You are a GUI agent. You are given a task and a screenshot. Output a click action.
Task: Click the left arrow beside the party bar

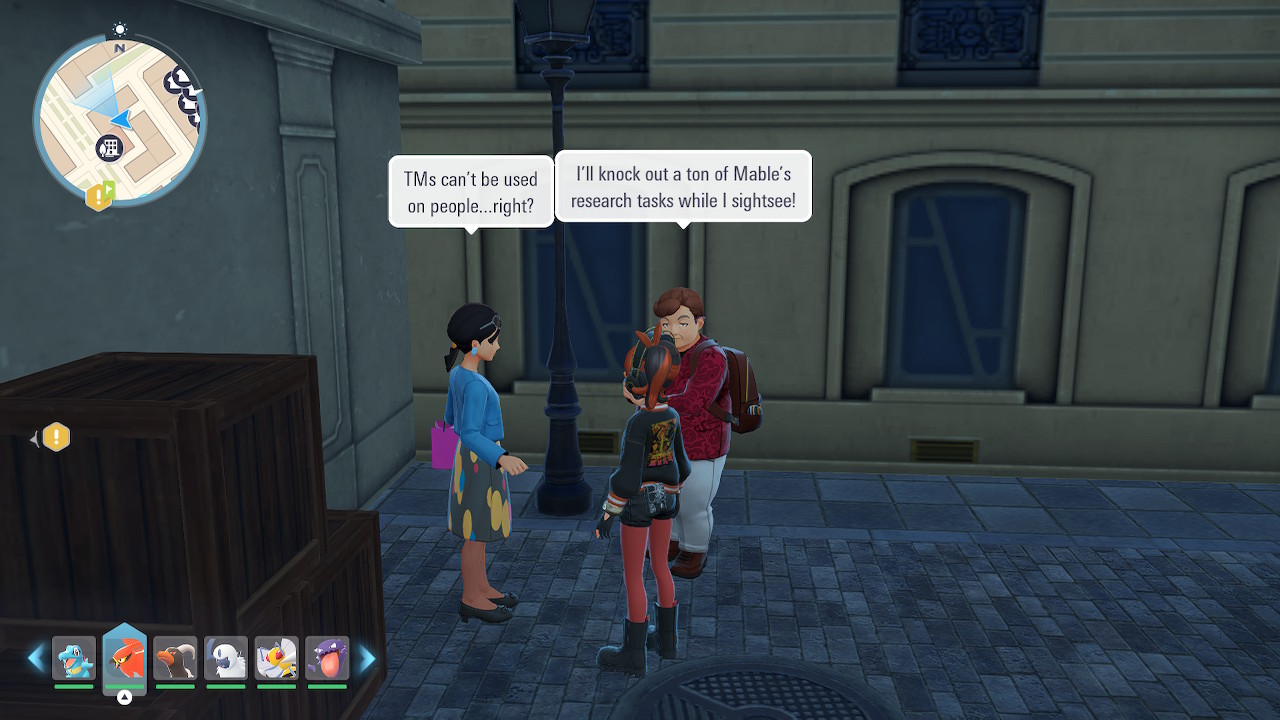click(x=37, y=658)
